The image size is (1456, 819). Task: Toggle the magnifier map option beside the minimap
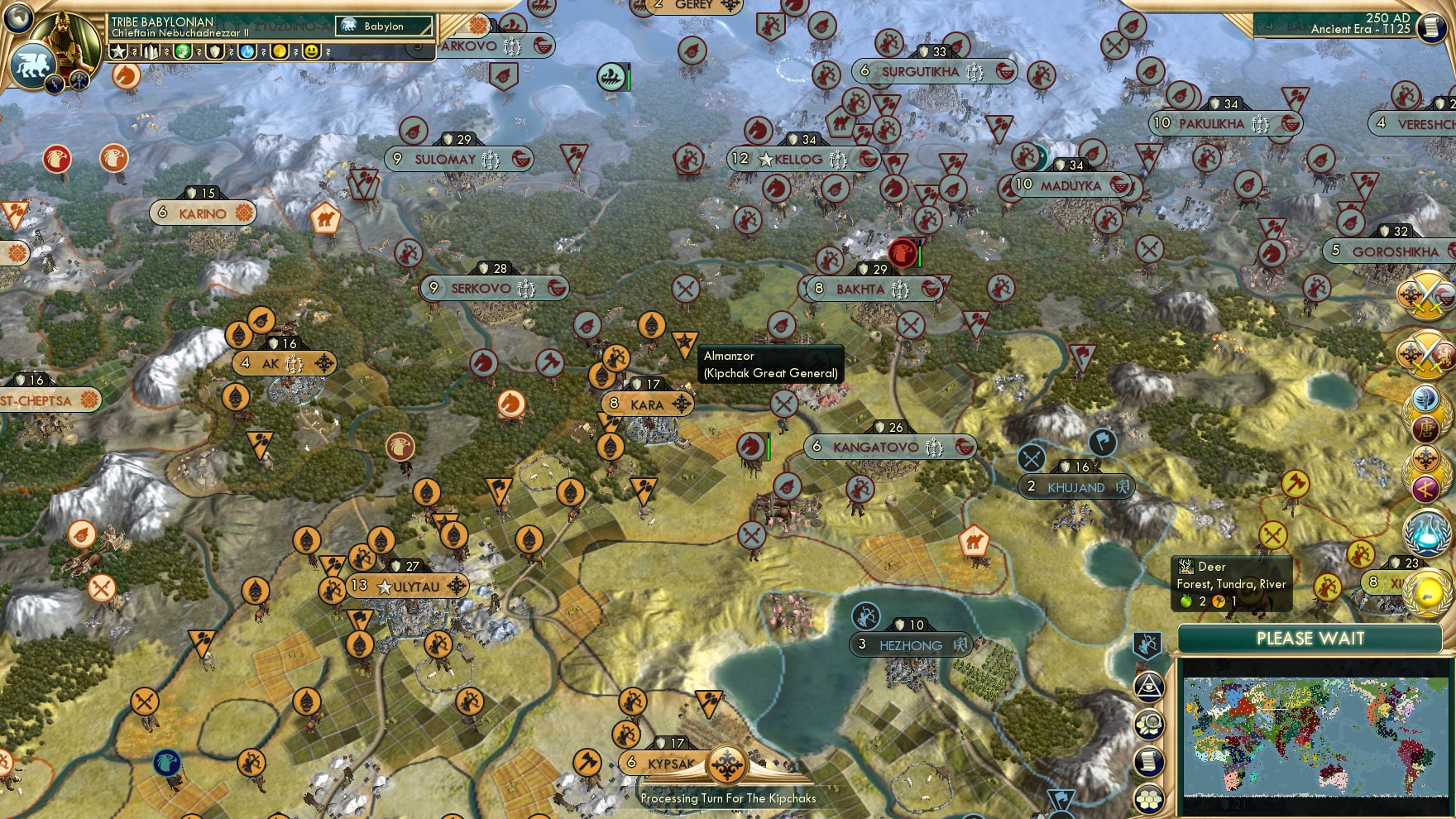pos(1150,722)
